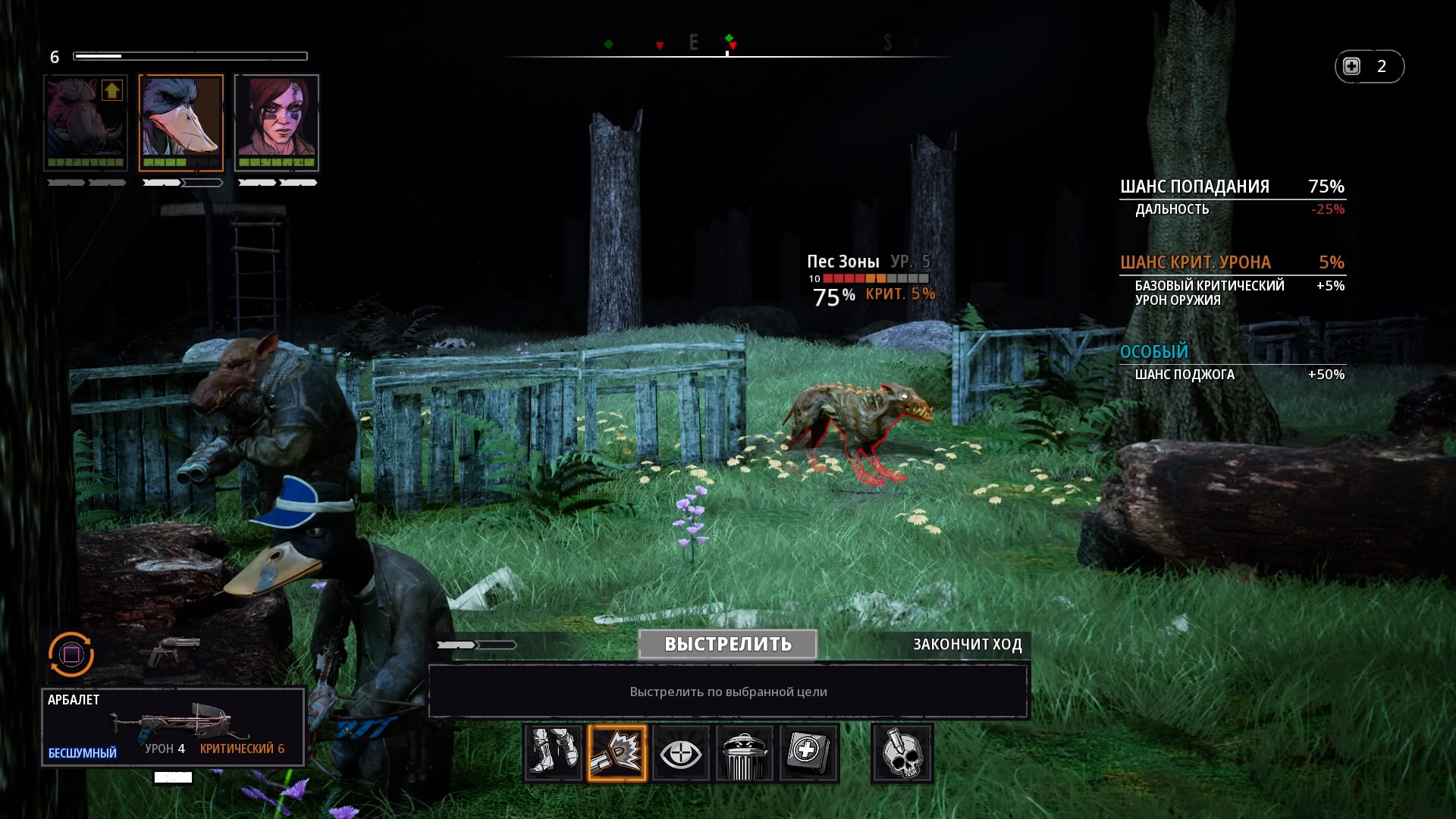Click the orange weapon swap circle icon

coord(71,654)
